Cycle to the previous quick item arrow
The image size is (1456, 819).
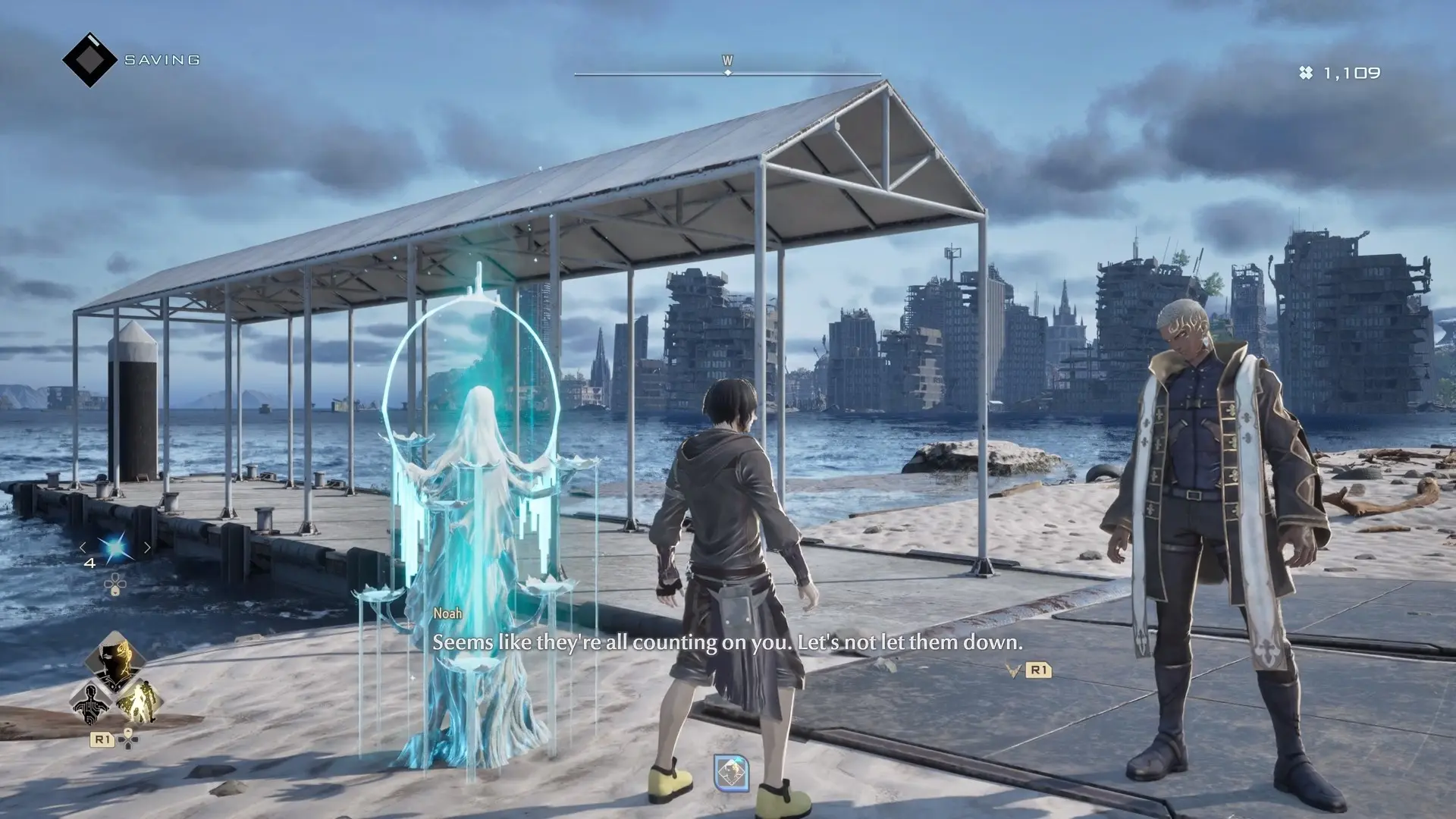point(83,548)
